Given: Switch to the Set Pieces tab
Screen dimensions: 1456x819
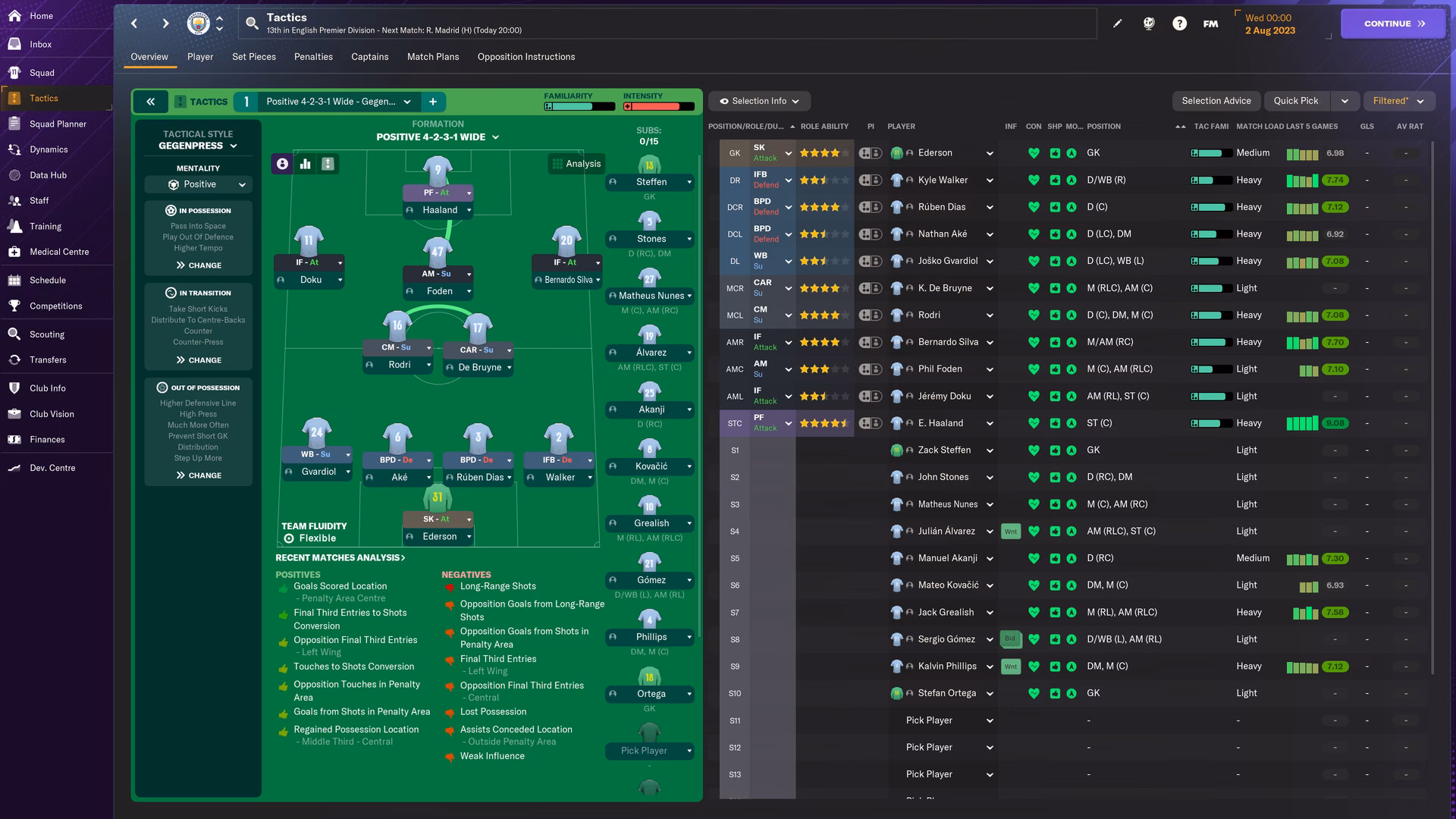Looking at the screenshot, I should (254, 56).
